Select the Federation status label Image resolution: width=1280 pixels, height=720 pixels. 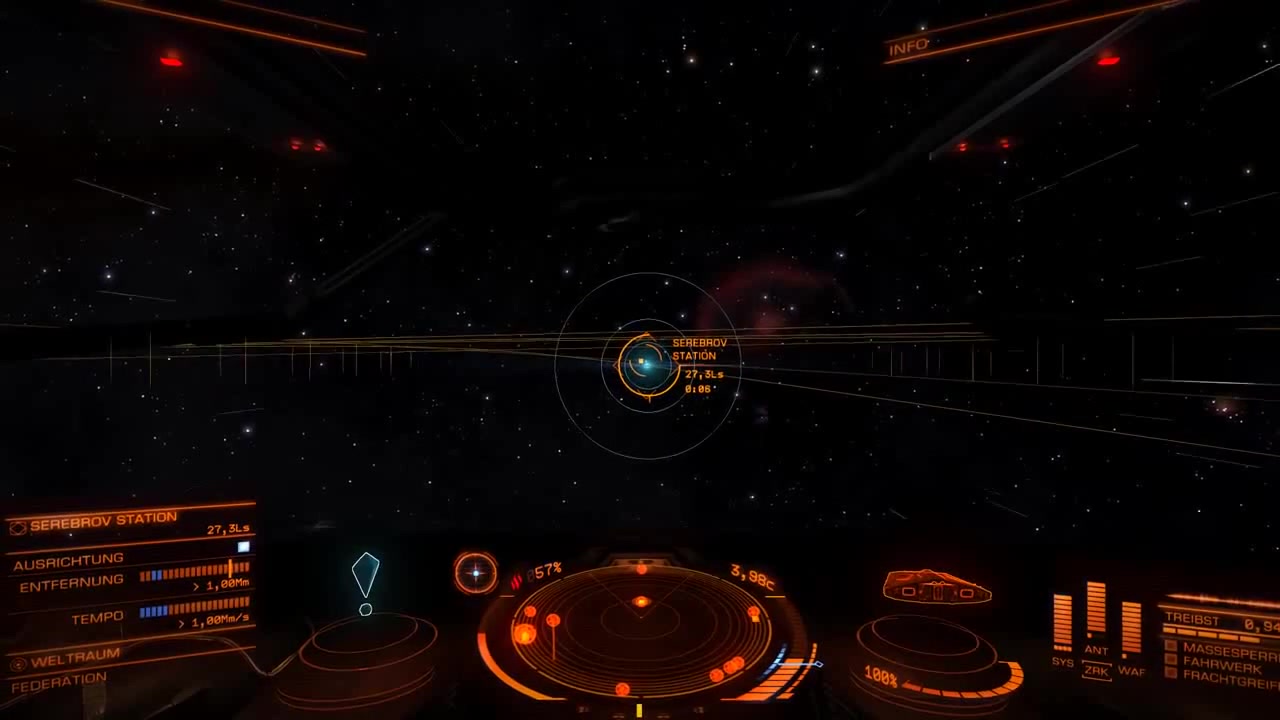point(58,676)
